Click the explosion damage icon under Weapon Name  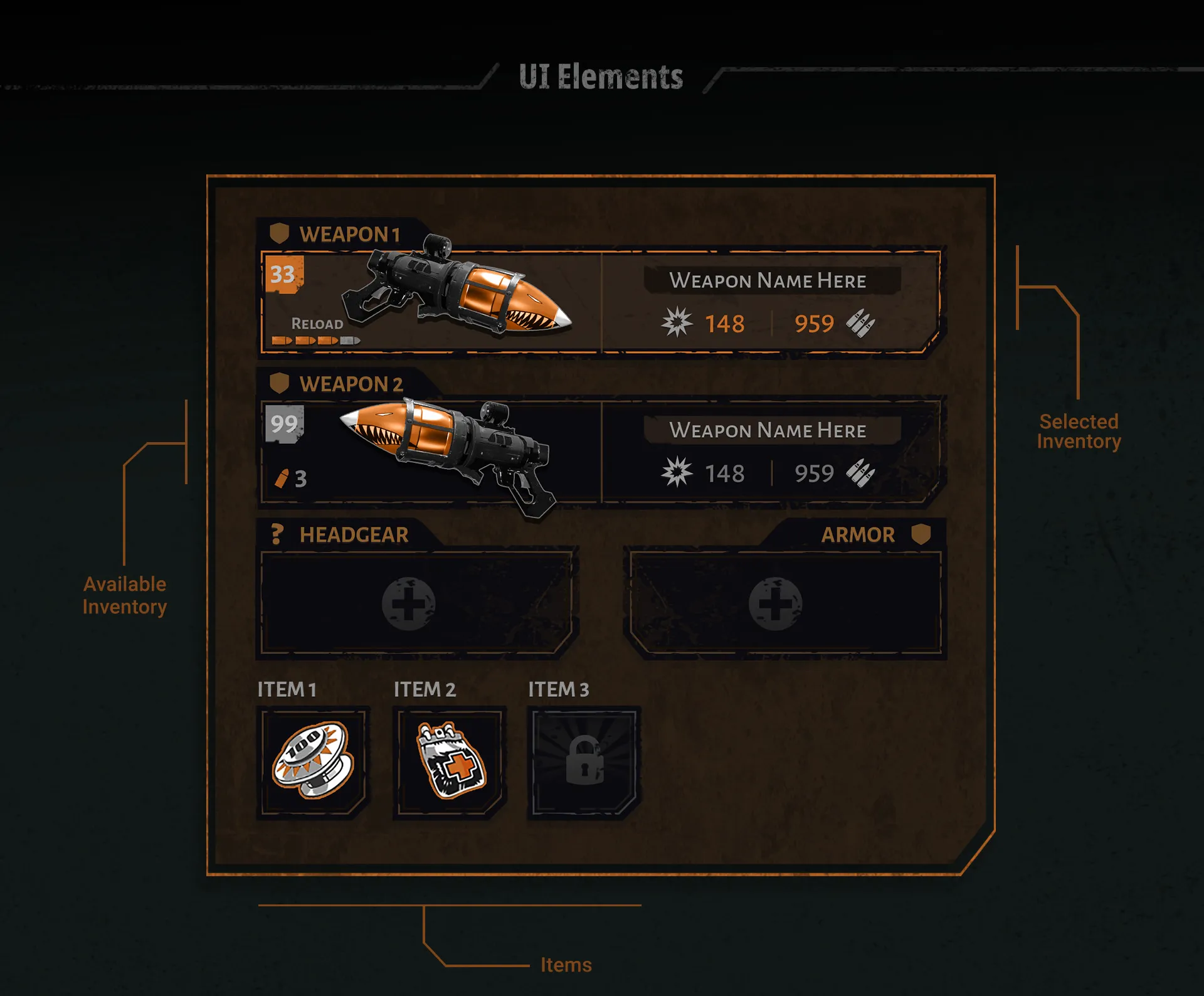click(x=679, y=323)
